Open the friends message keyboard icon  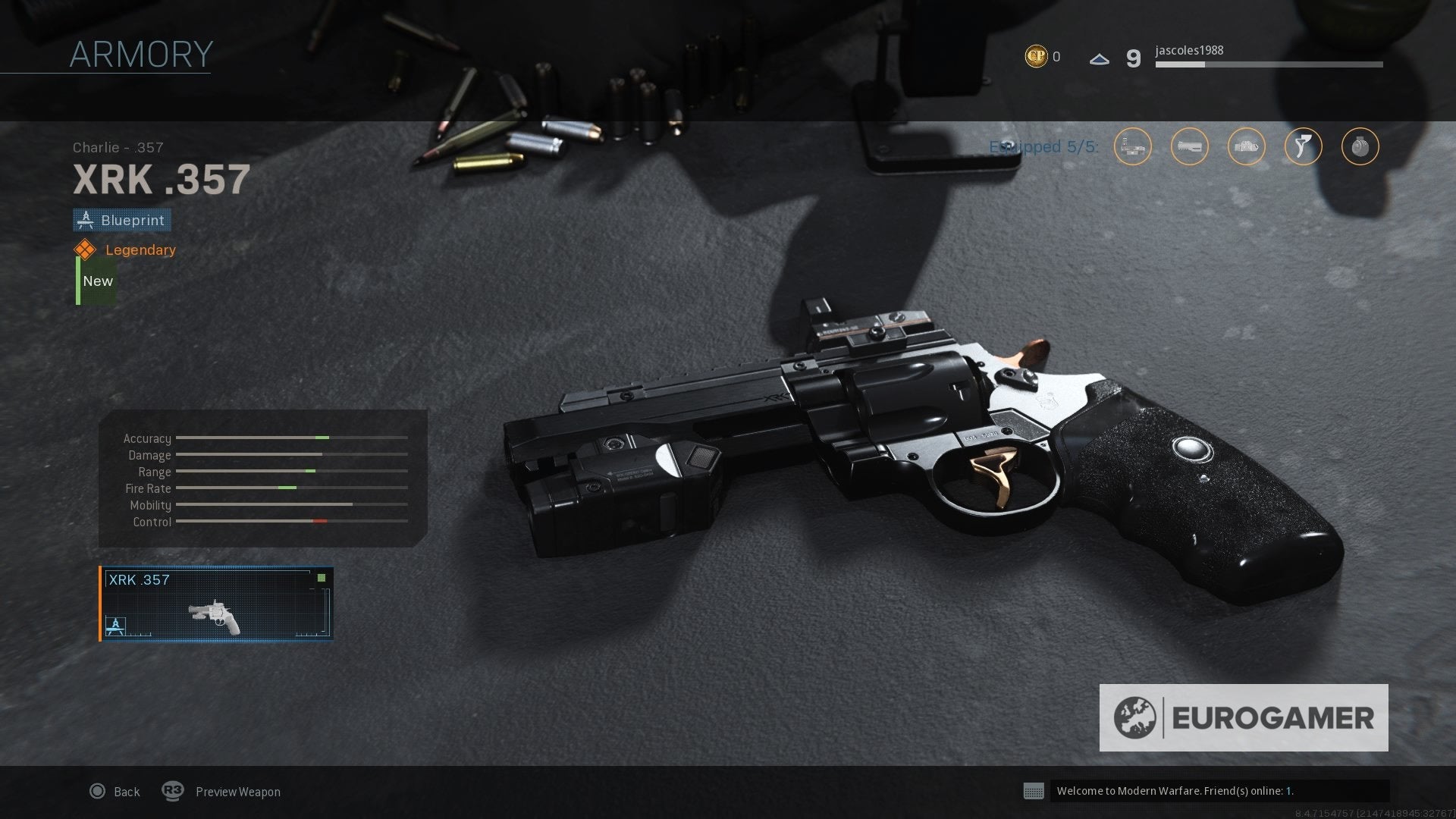click(1033, 791)
